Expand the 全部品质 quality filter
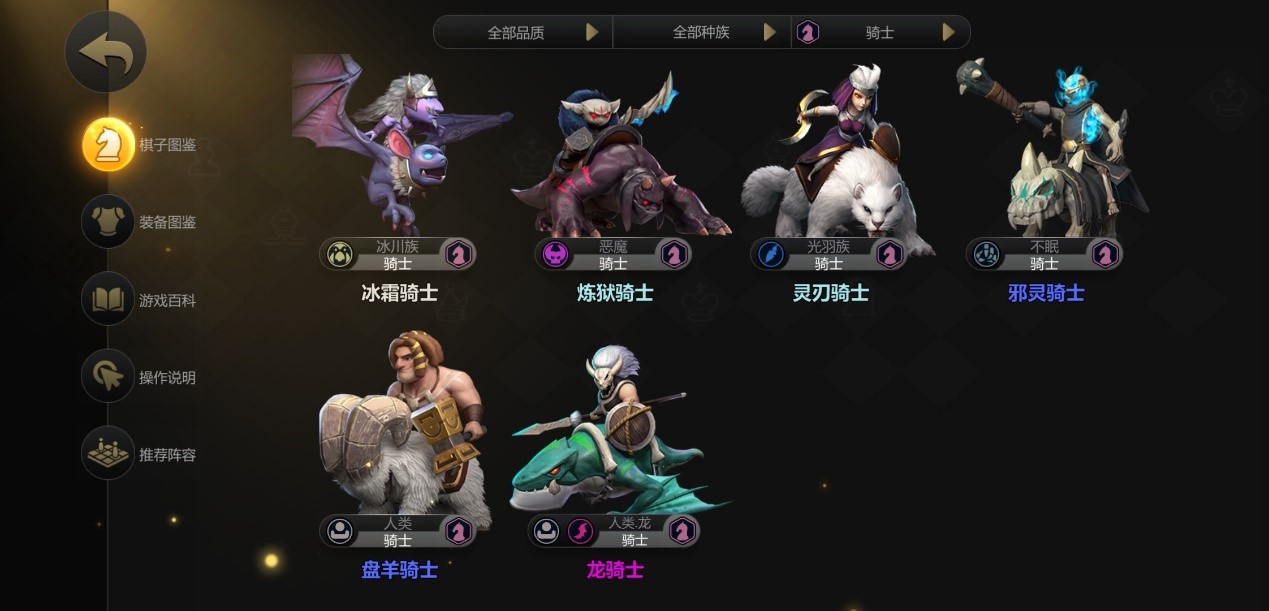The height and width of the screenshot is (611, 1269). (x=523, y=32)
